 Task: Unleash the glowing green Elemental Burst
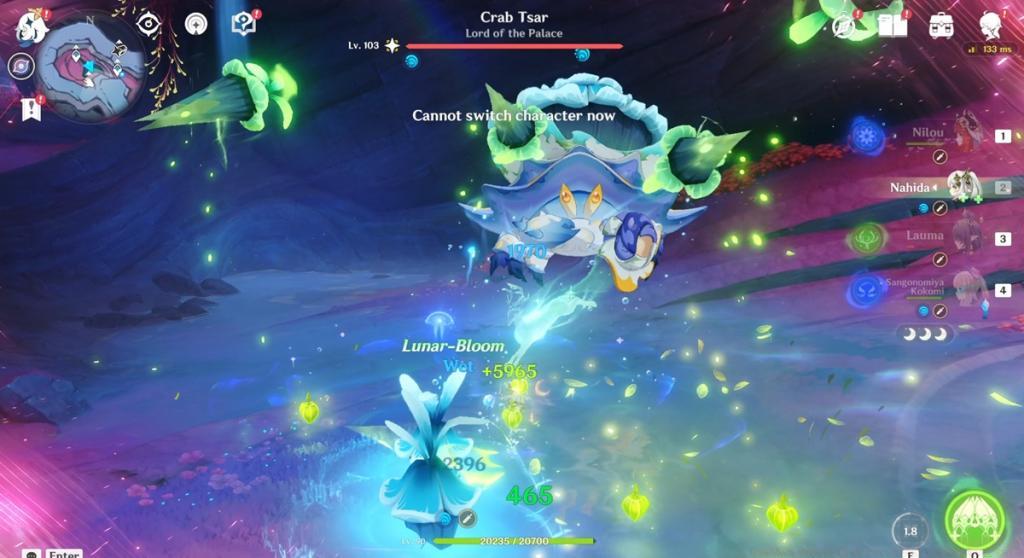pyautogui.click(x=973, y=520)
